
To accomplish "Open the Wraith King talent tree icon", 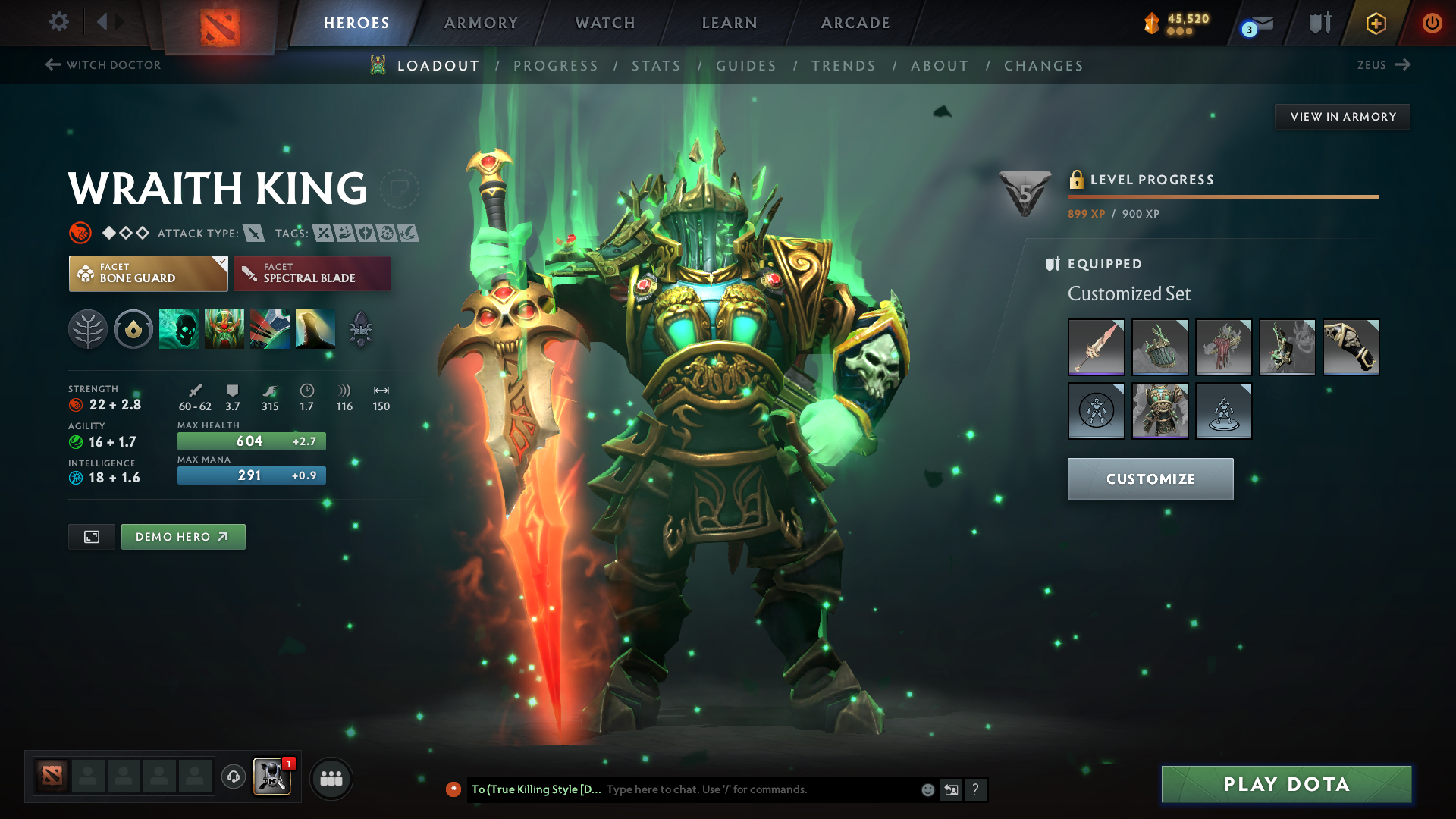I will [88, 329].
